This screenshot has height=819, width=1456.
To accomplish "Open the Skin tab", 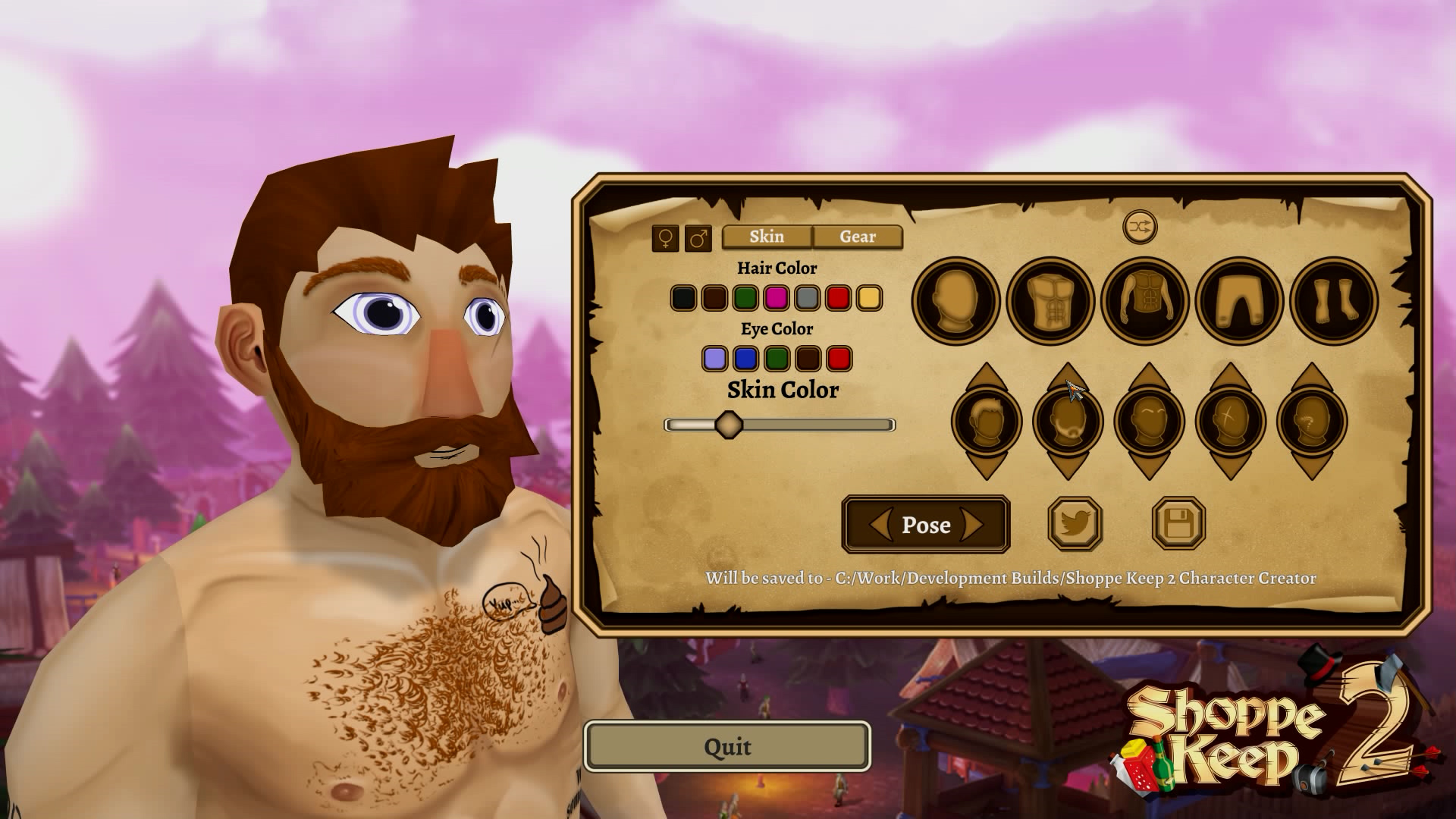I will 766,237.
